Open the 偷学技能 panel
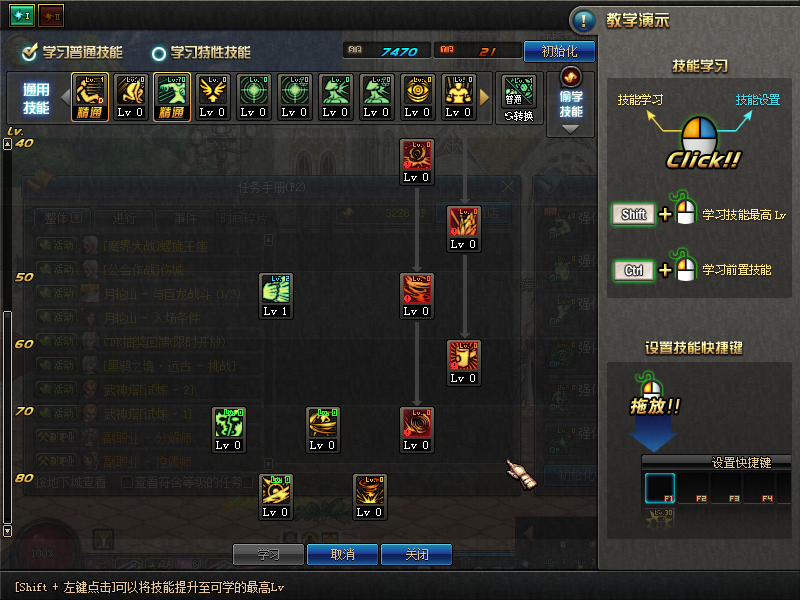Image resolution: width=800 pixels, height=600 pixels. click(x=571, y=98)
